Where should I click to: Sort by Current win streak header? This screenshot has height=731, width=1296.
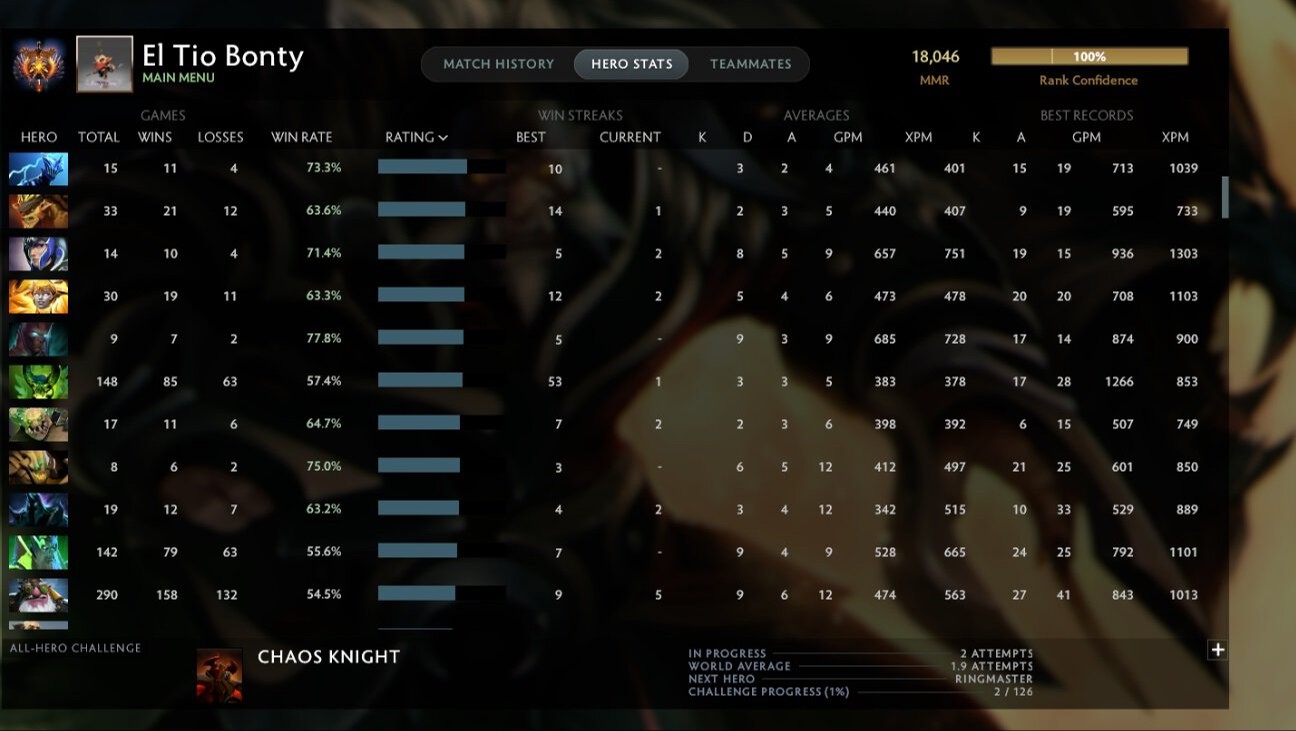pyautogui.click(x=630, y=137)
